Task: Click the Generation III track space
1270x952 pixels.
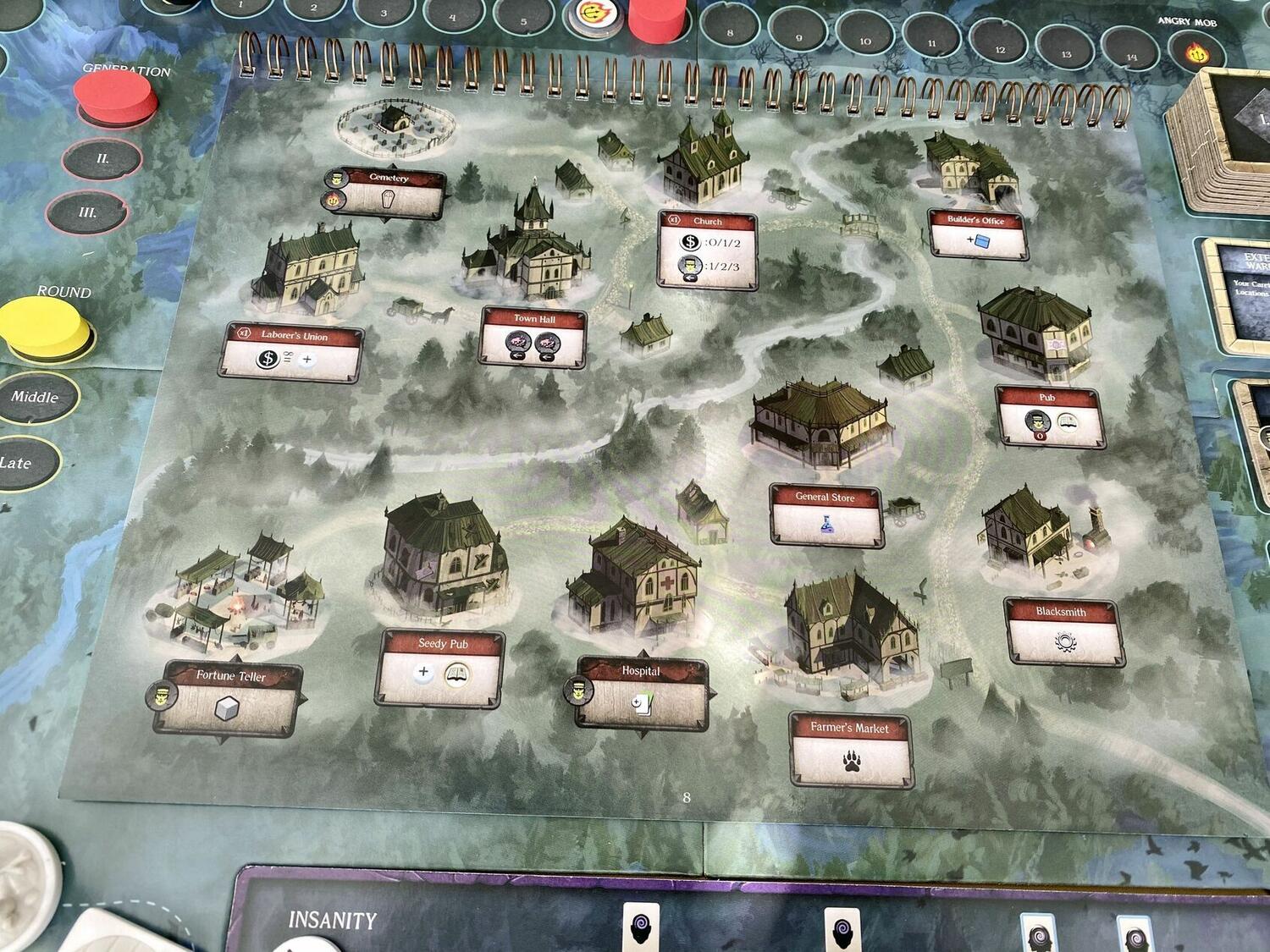Action: click(x=86, y=212)
